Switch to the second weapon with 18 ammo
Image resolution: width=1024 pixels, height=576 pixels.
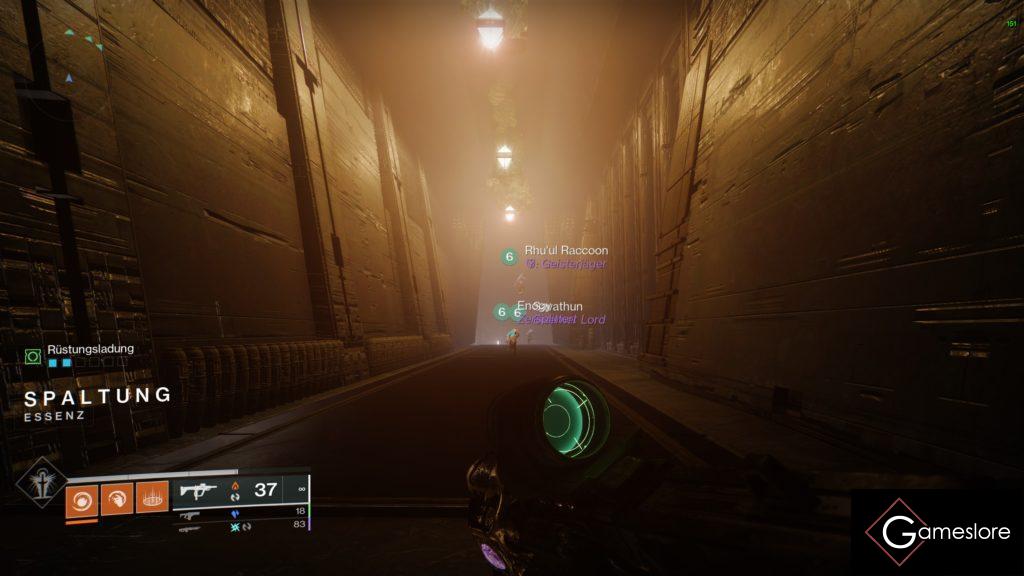click(x=190, y=515)
